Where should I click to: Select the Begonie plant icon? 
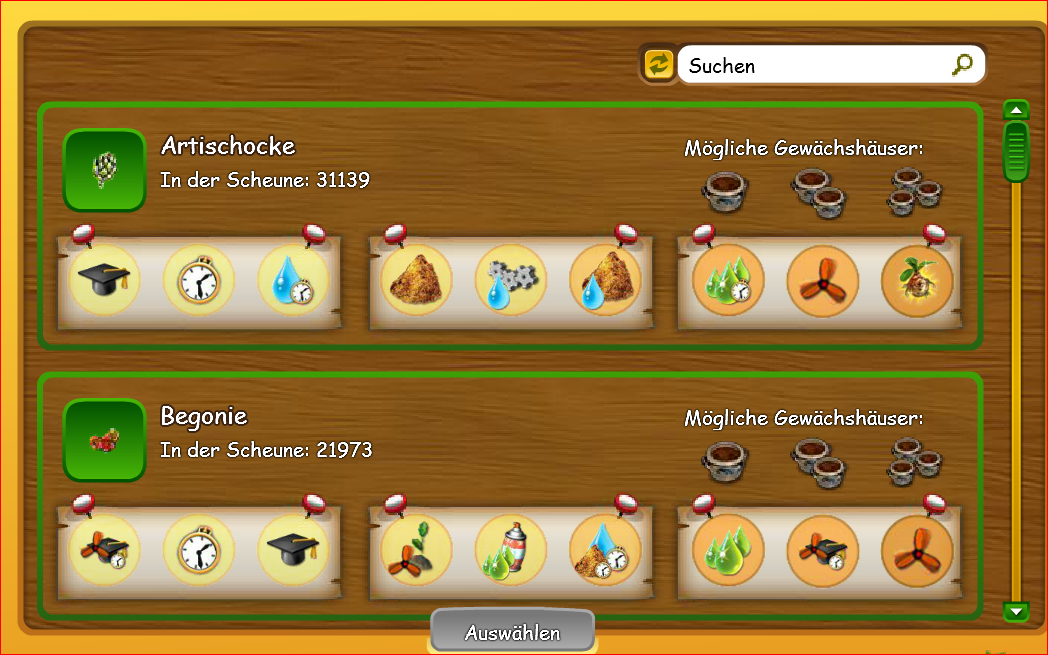pyautogui.click(x=104, y=440)
